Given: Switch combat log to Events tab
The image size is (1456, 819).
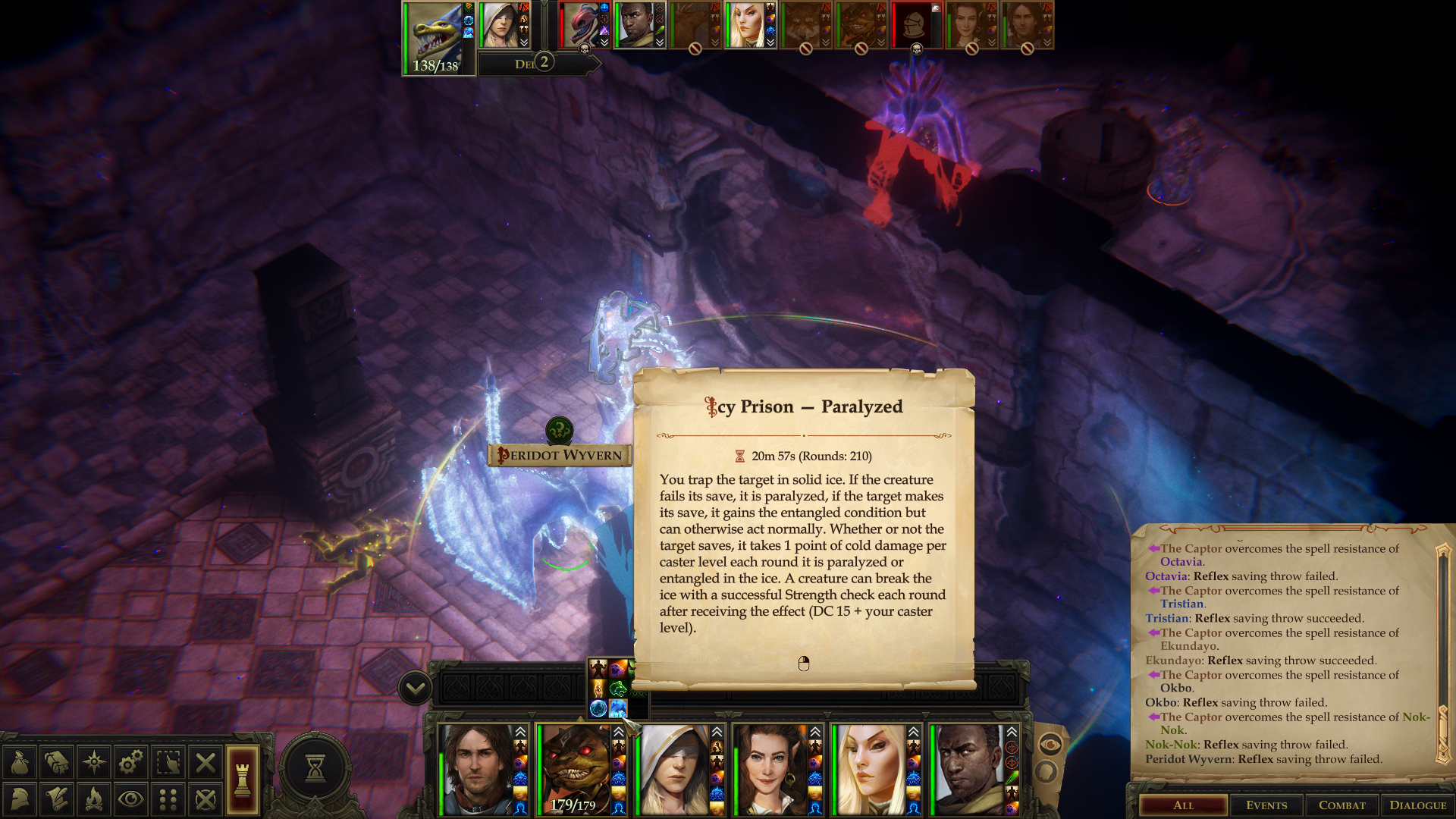Looking at the screenshot, I should 1266,805.
